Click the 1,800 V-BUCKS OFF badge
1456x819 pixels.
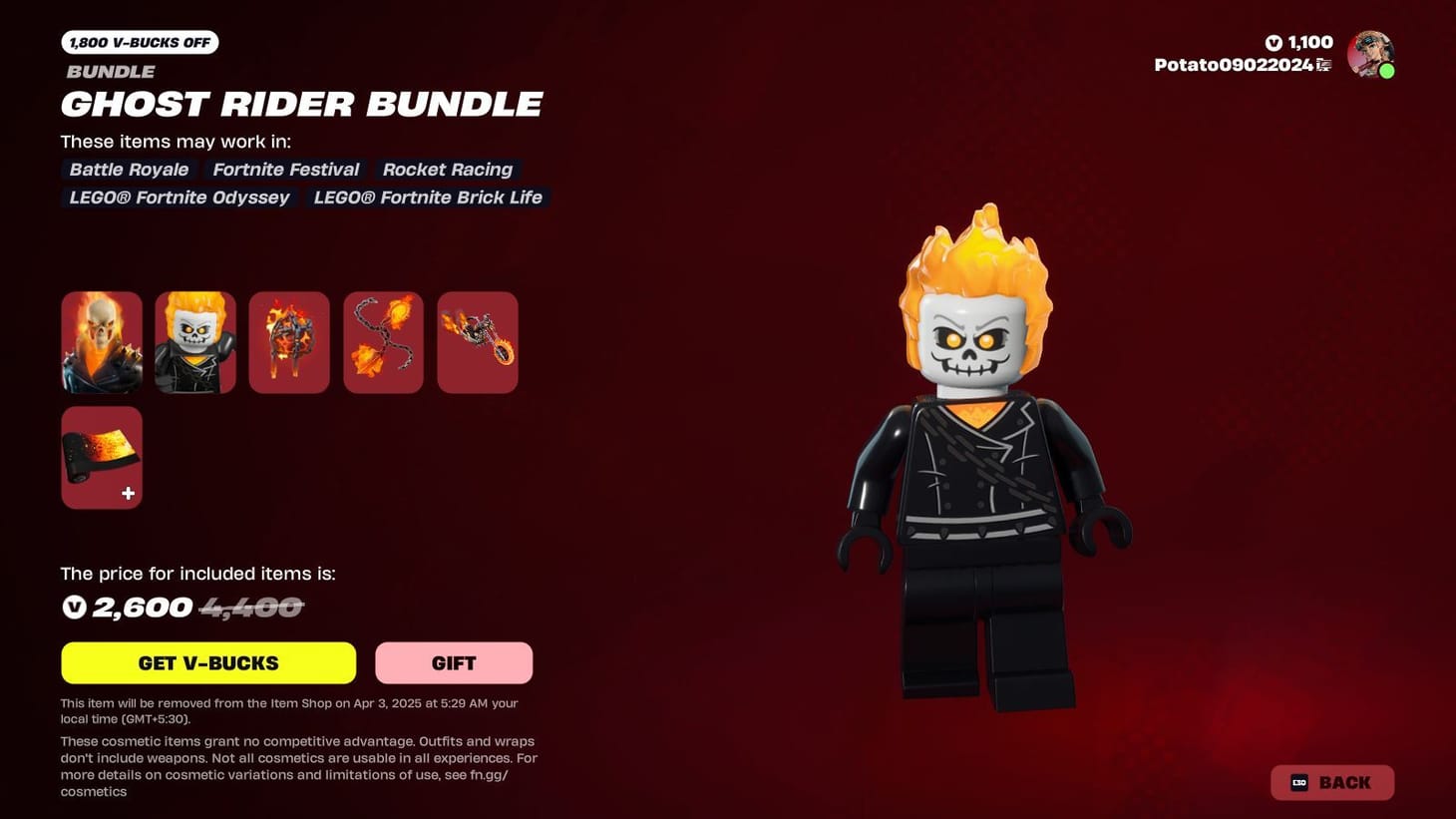pos(140,42)
